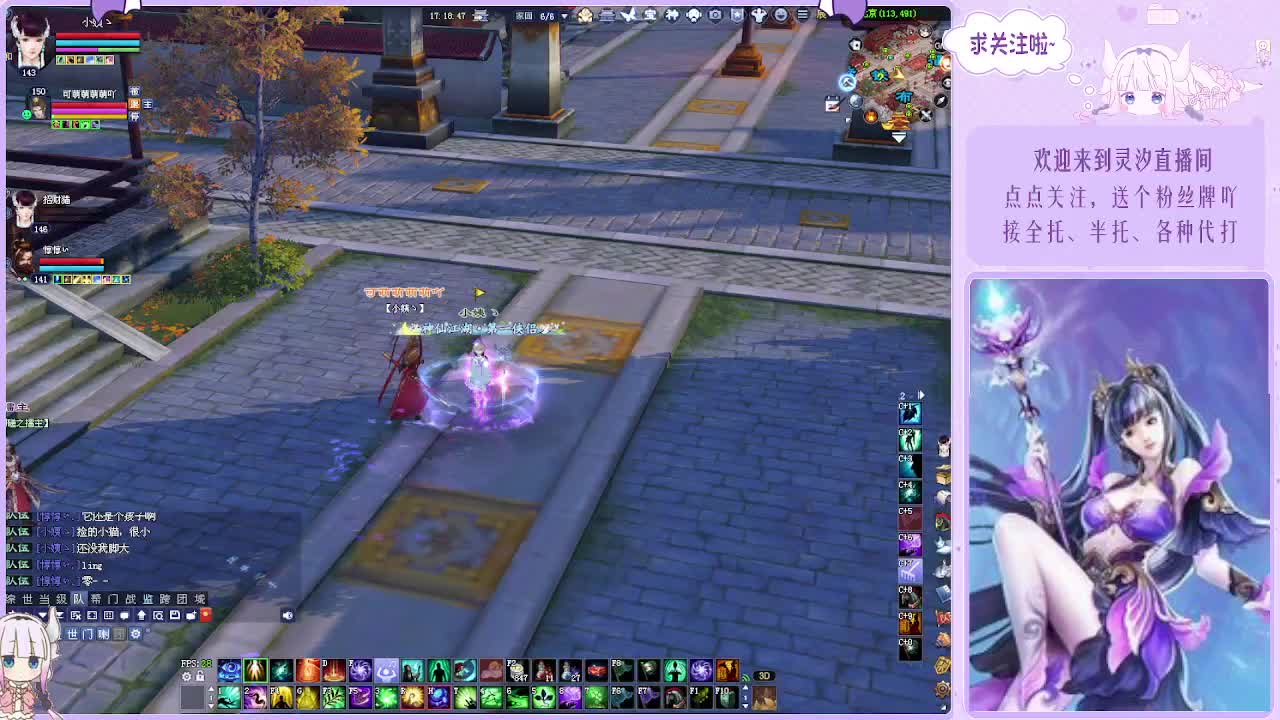Click the smiling emoji face icon on the top bar

782,15
